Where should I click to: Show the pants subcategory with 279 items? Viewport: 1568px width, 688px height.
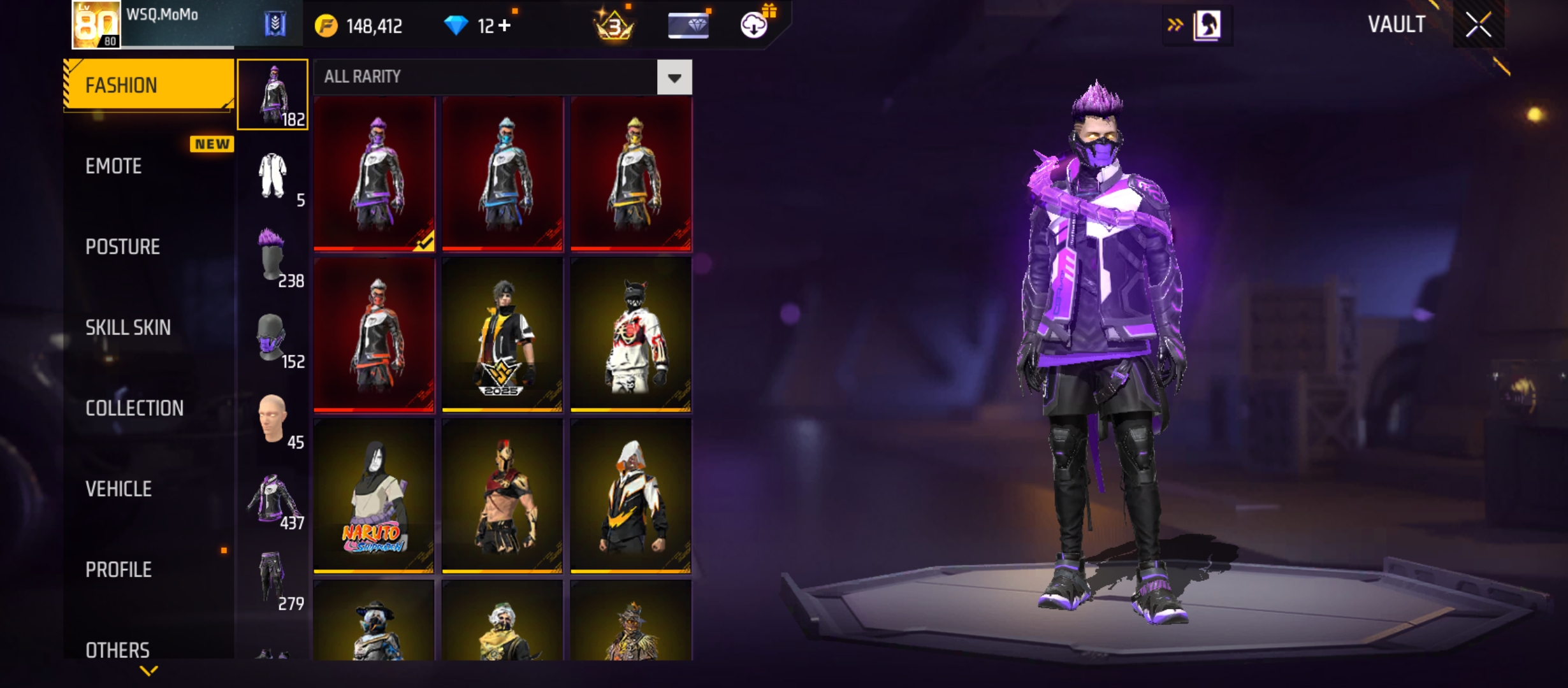273,579
